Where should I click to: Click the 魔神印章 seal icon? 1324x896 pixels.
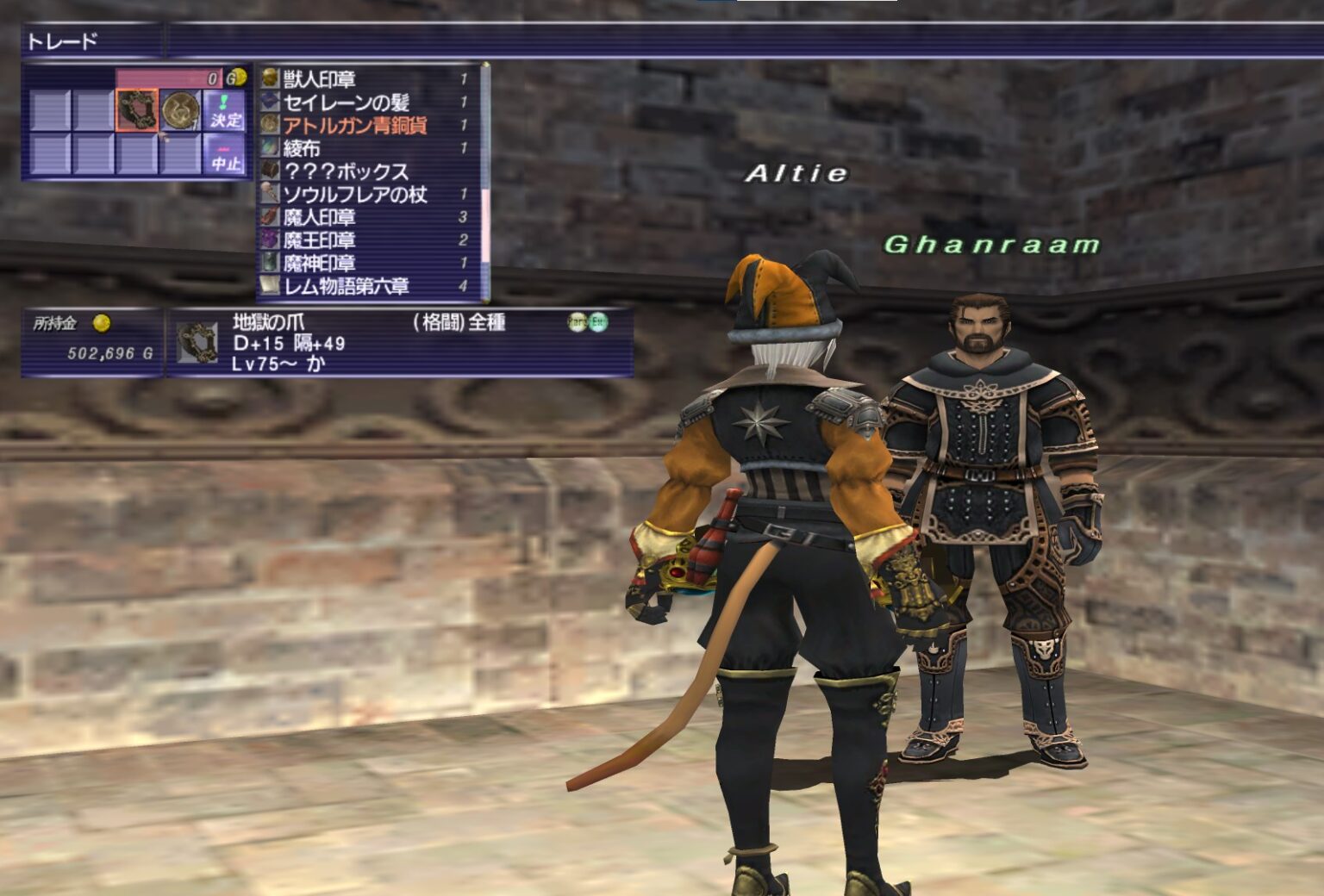pos(269,262)
